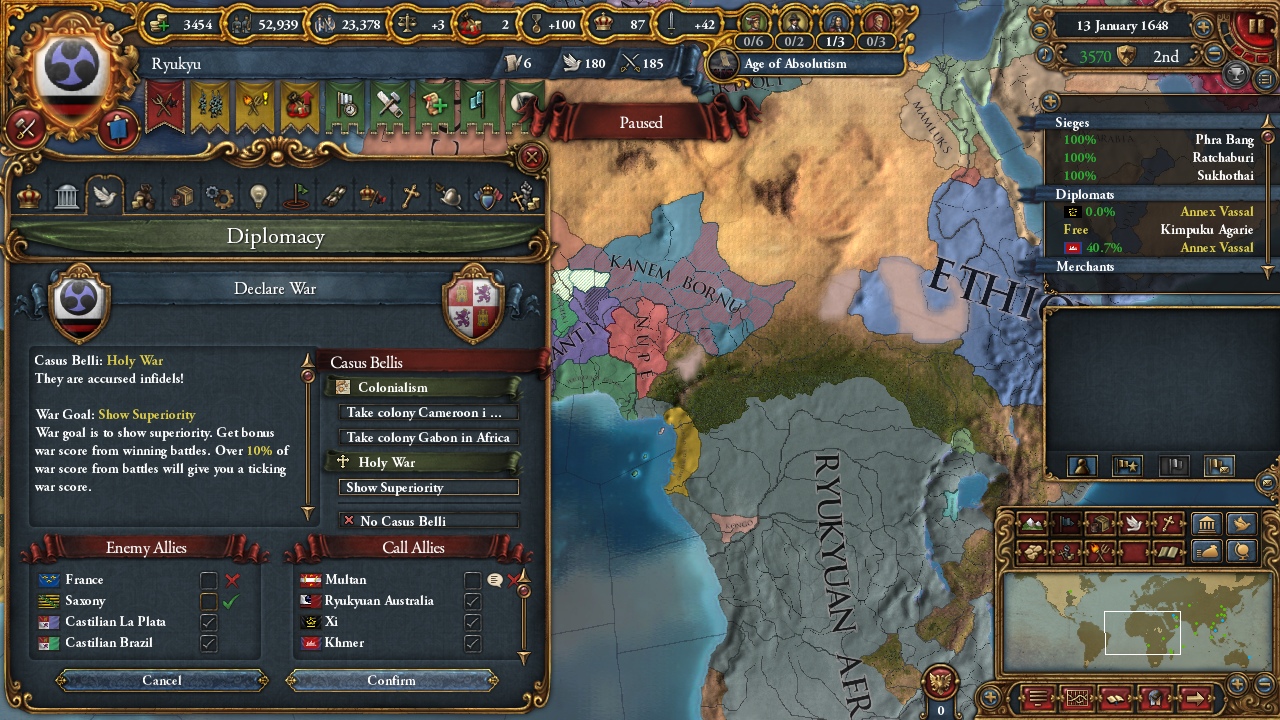1280x720 pixels.
Task: Open the Missions screen via flag icon
Action: pyautogui.click(x=296, y=196)
